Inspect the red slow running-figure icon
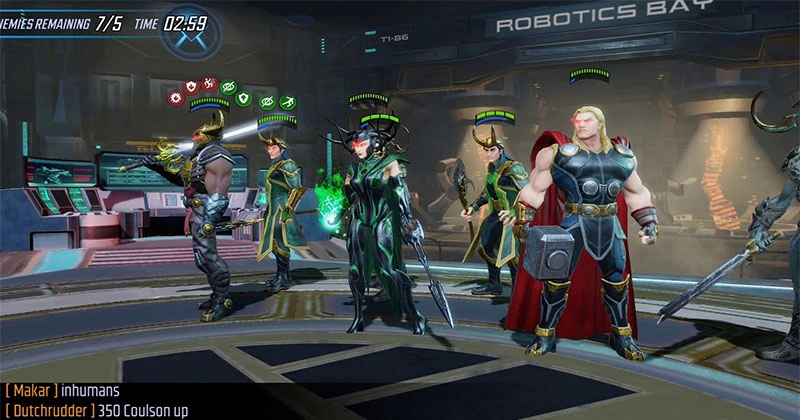 (x=209, y=83)
